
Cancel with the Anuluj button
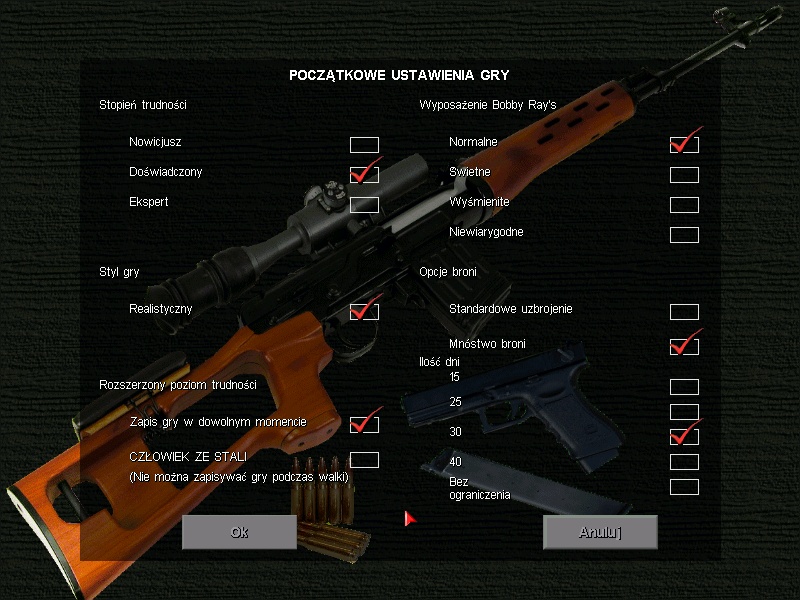click(600, 532)
